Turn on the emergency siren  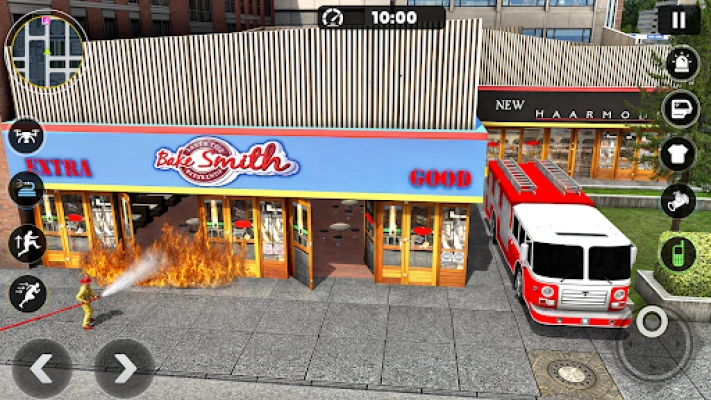point(679,65)
